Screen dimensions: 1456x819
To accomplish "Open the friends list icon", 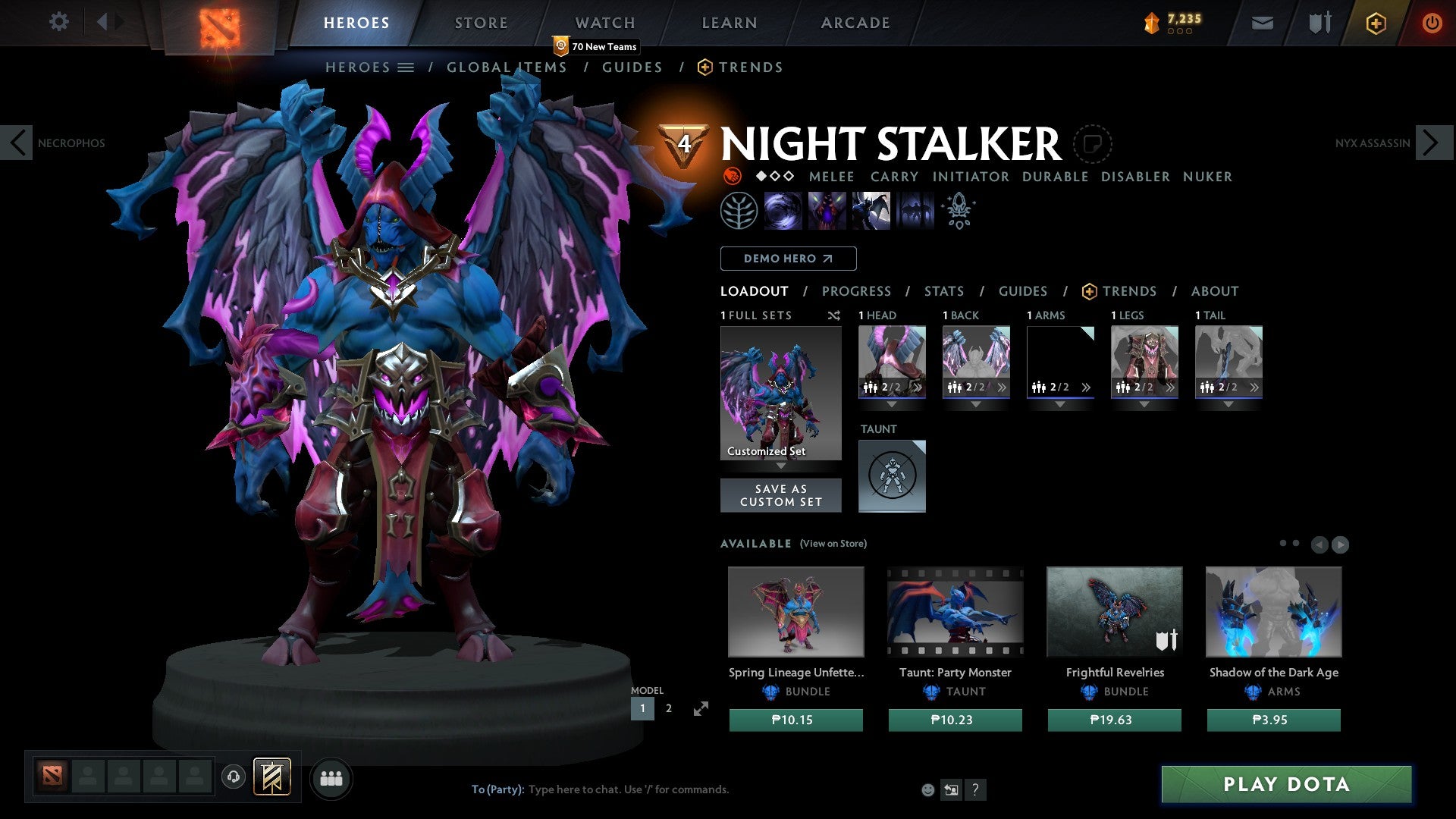I will pyautogui.click(x=331, y=778).
